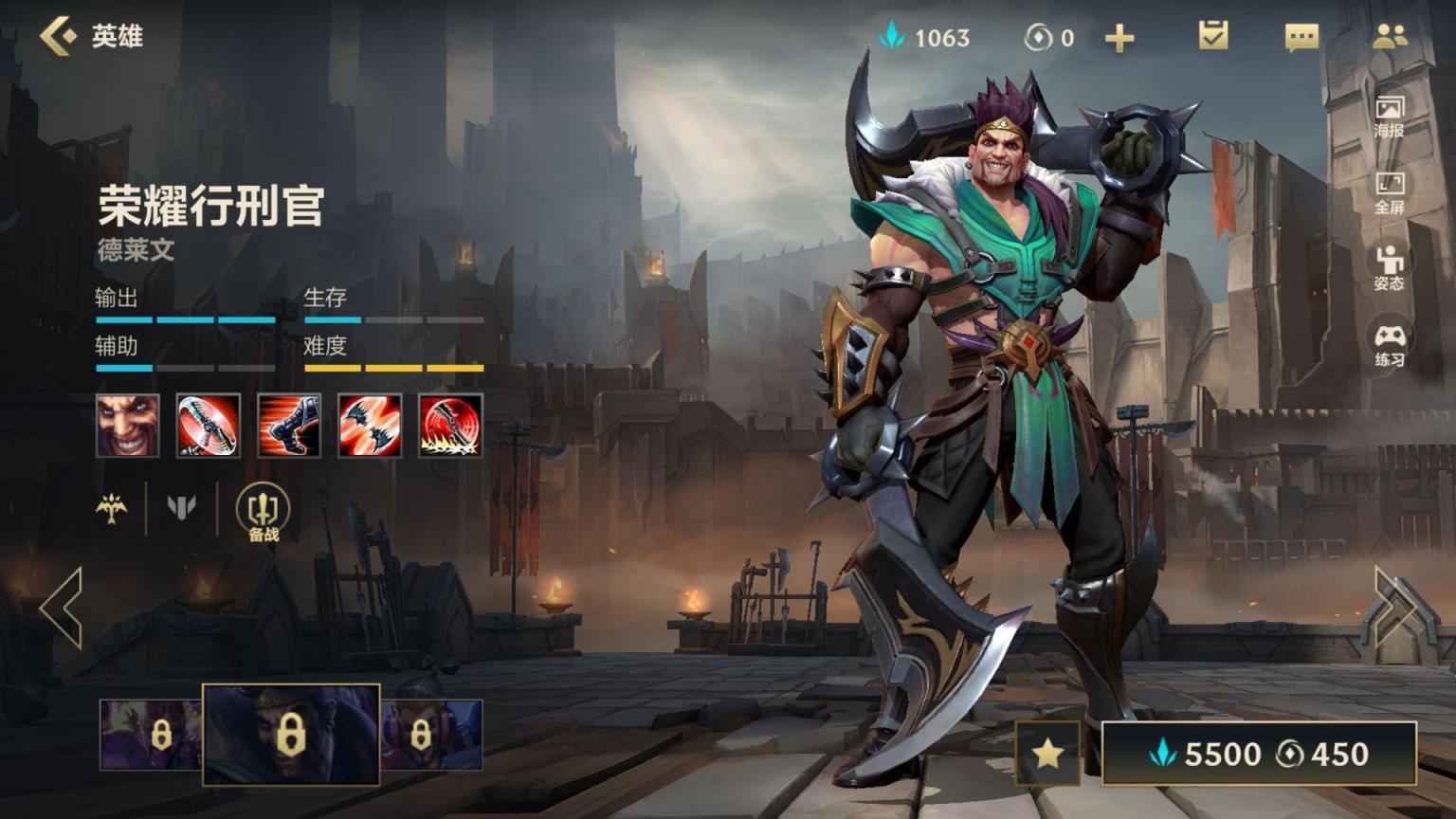Go back using the 英雄 arrow

pyautogui.click(x=59, y=37)
